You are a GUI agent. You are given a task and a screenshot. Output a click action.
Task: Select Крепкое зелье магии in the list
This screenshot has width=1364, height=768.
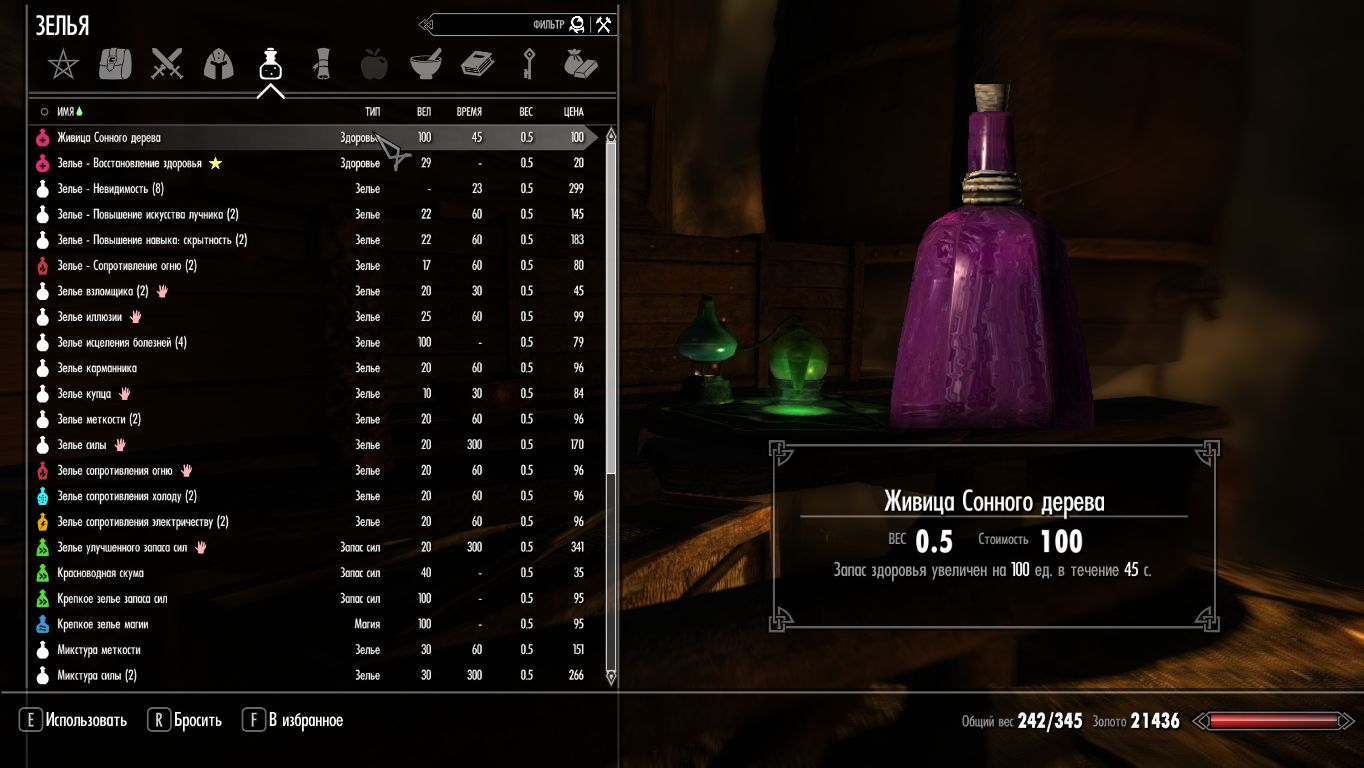(102, 625)
